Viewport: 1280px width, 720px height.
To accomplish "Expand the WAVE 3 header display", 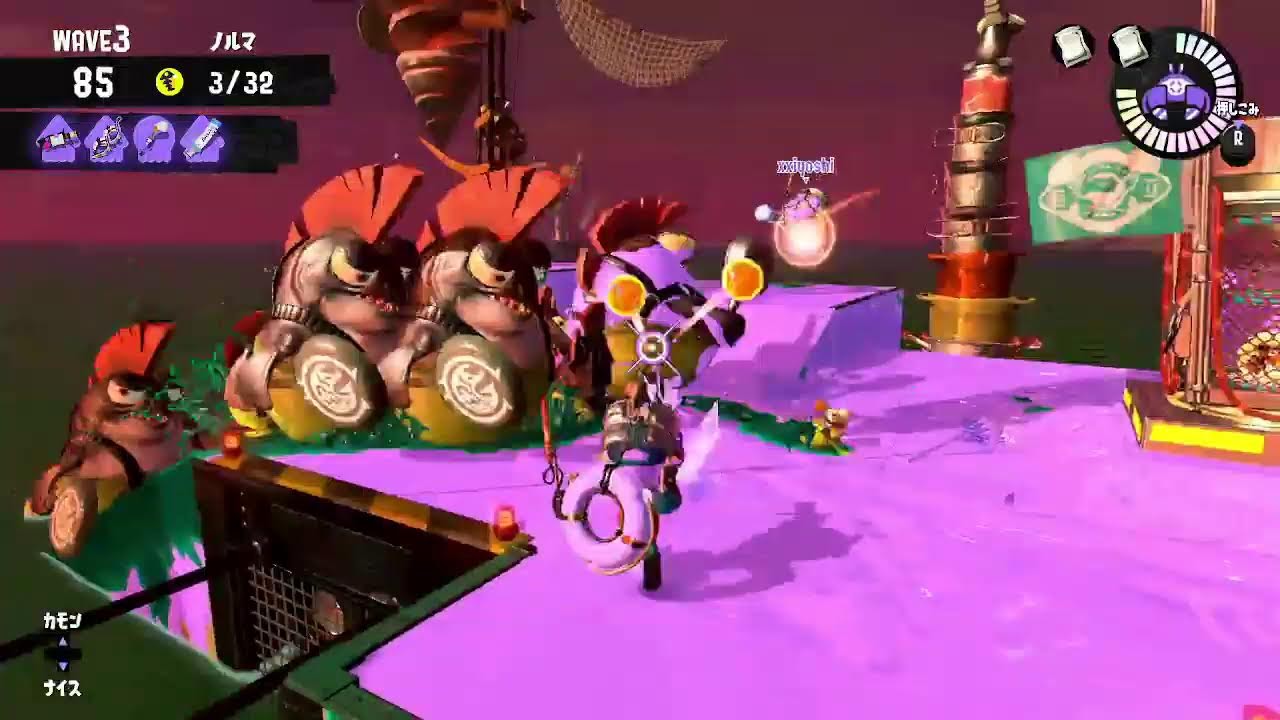I will [90, 38].
